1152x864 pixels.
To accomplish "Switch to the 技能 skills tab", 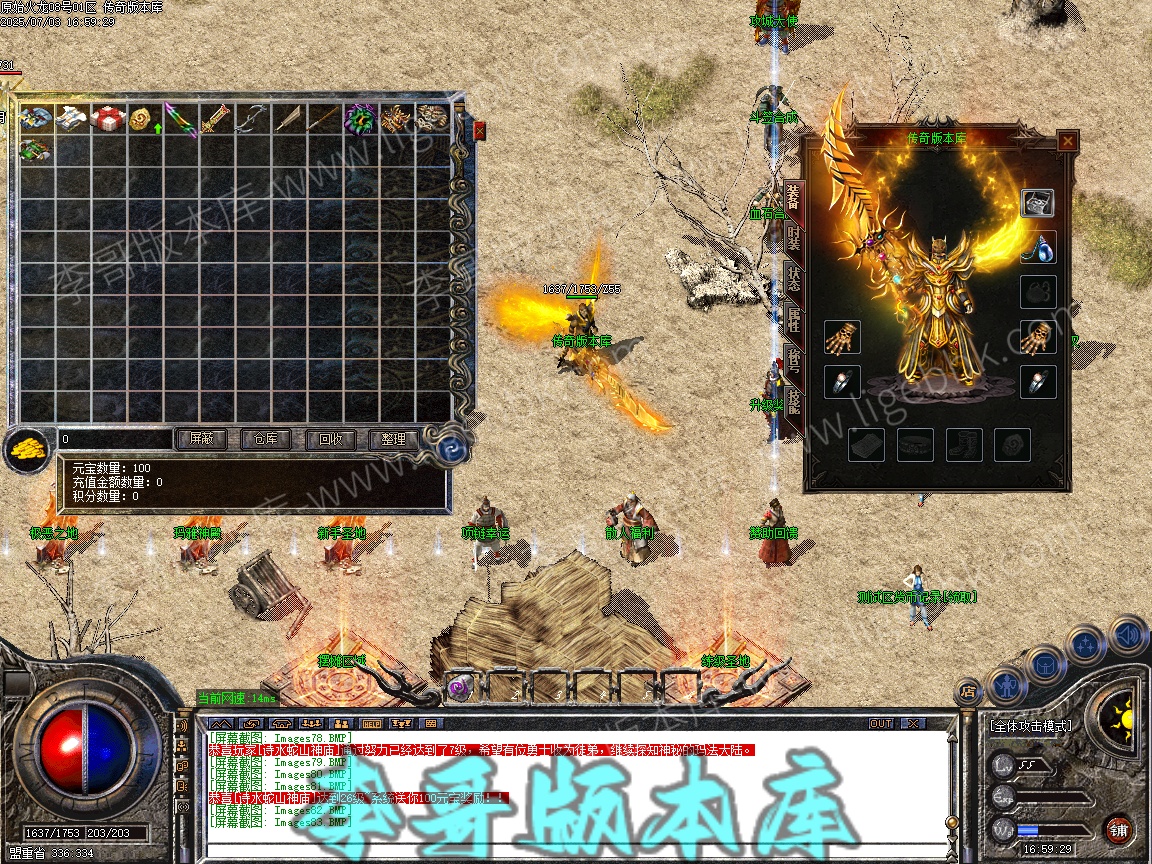I will (792, 401).
